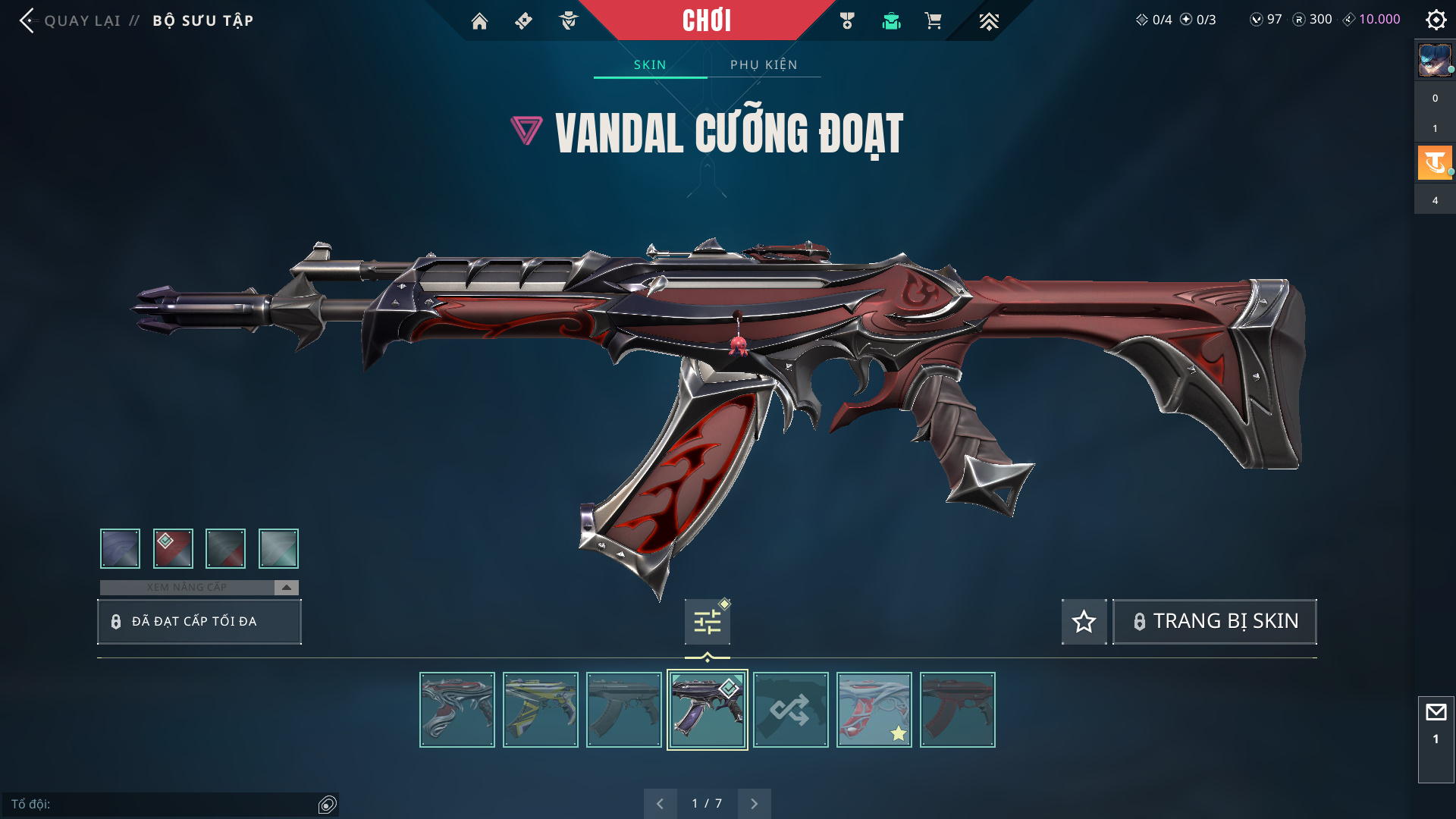Switch to the PHỤ KIỆN tab
Screen dimensions: 1456x819
[764, 64]
